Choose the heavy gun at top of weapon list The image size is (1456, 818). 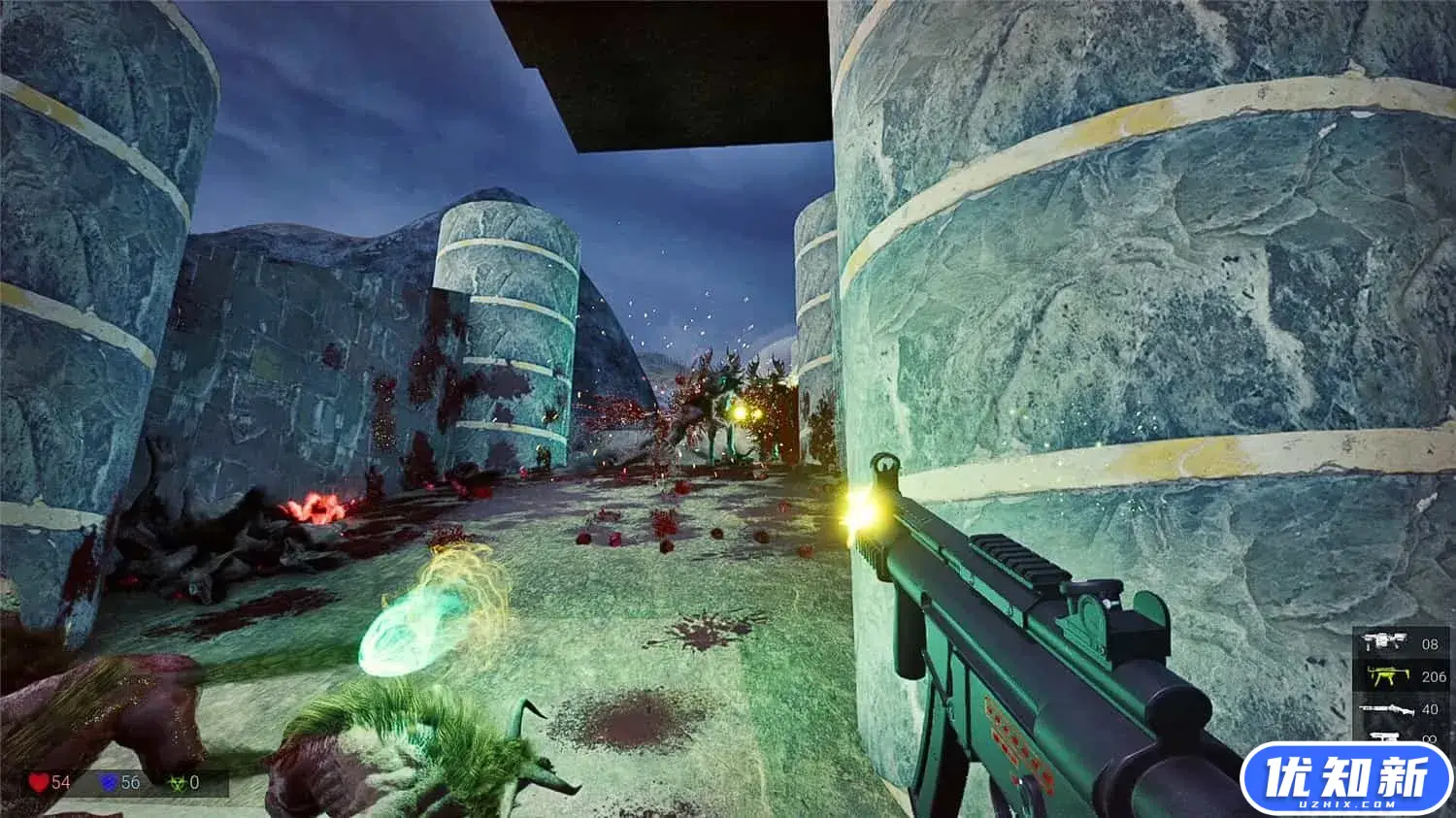click(1386, 642)
